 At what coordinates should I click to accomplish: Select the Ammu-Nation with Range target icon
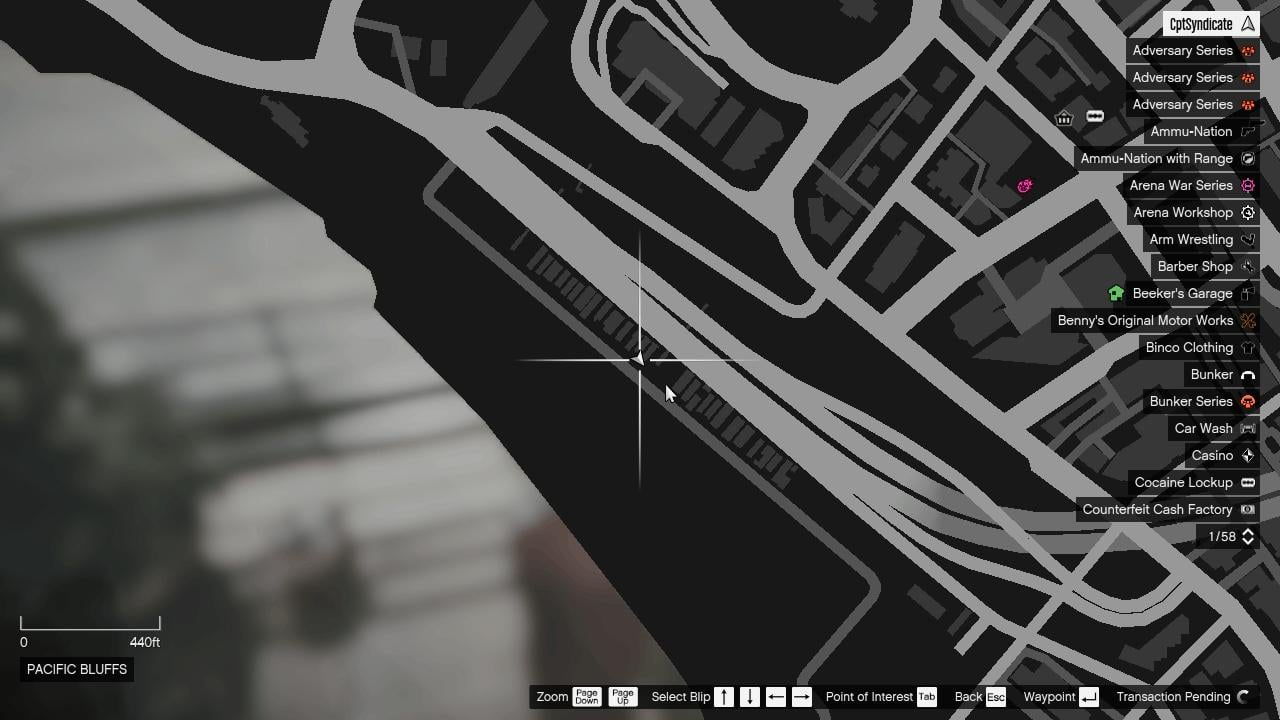pyautogui.click(x=1247, y=158)
